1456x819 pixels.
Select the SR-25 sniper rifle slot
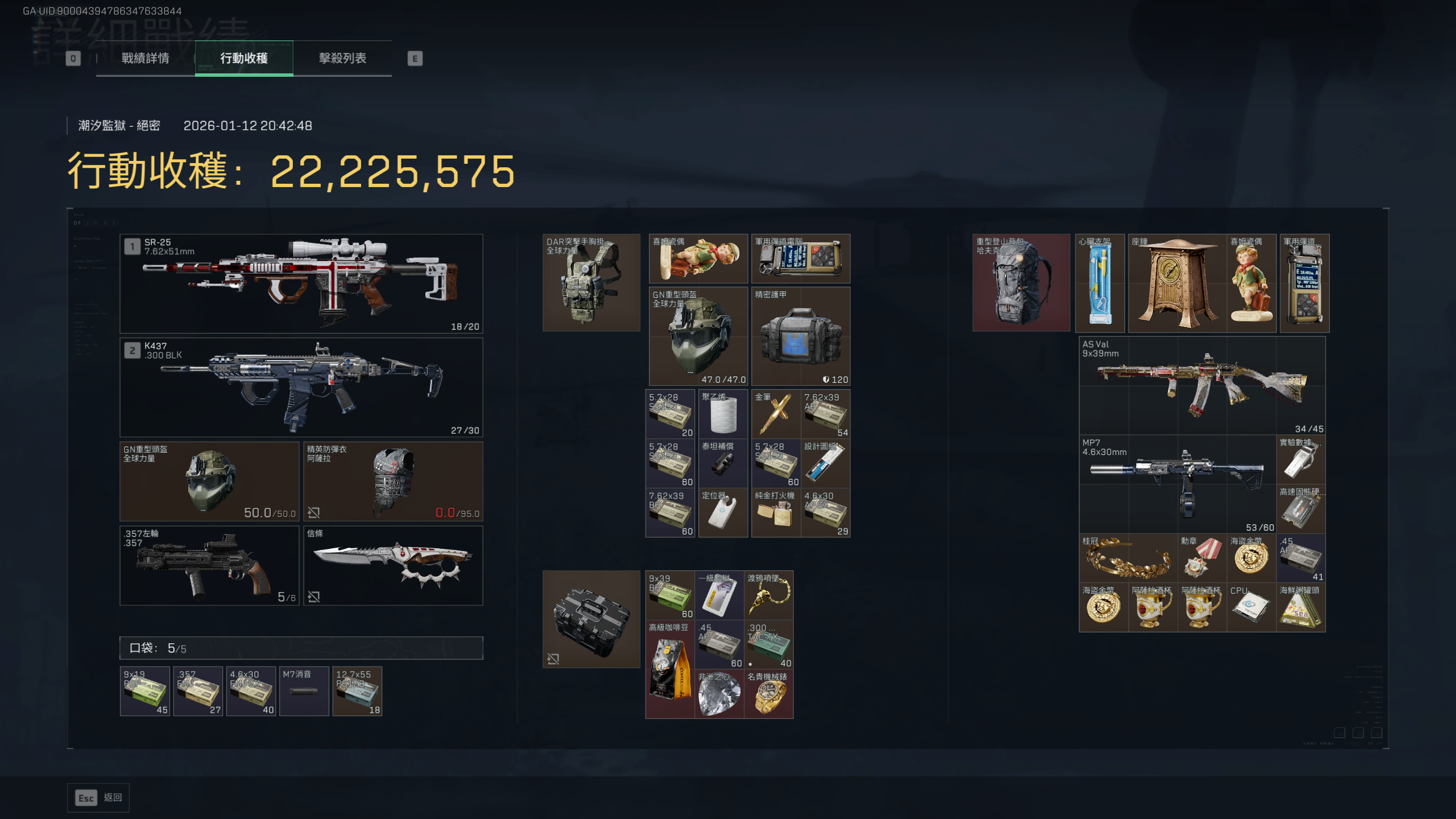[x=301, y=283]
